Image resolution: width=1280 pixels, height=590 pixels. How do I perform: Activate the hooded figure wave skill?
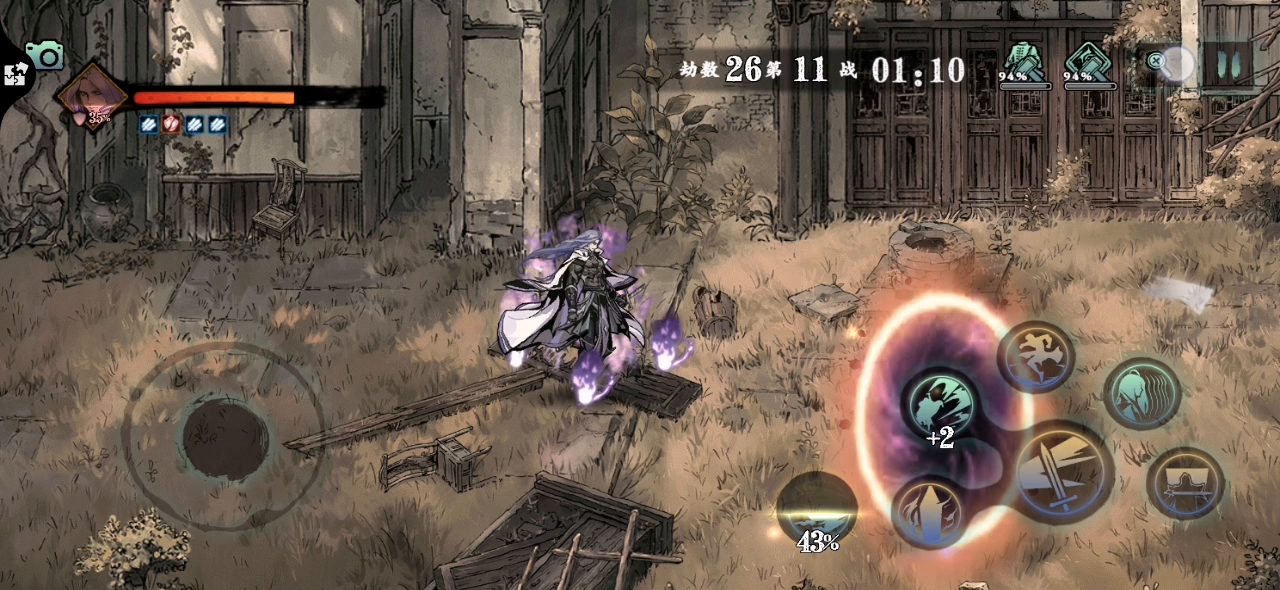click(1141, 394)
